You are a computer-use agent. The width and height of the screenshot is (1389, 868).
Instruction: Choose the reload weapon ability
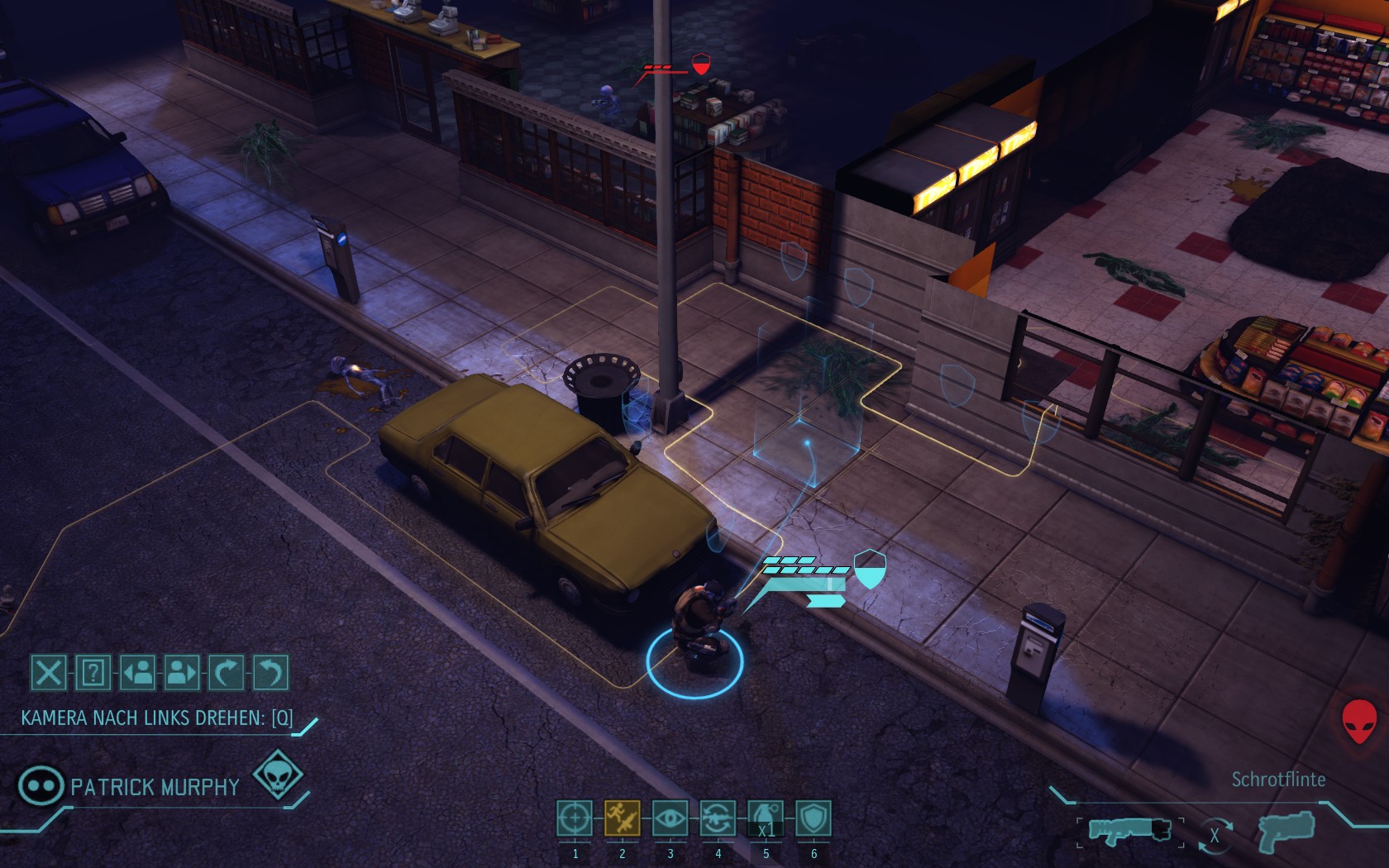point(718,819)
